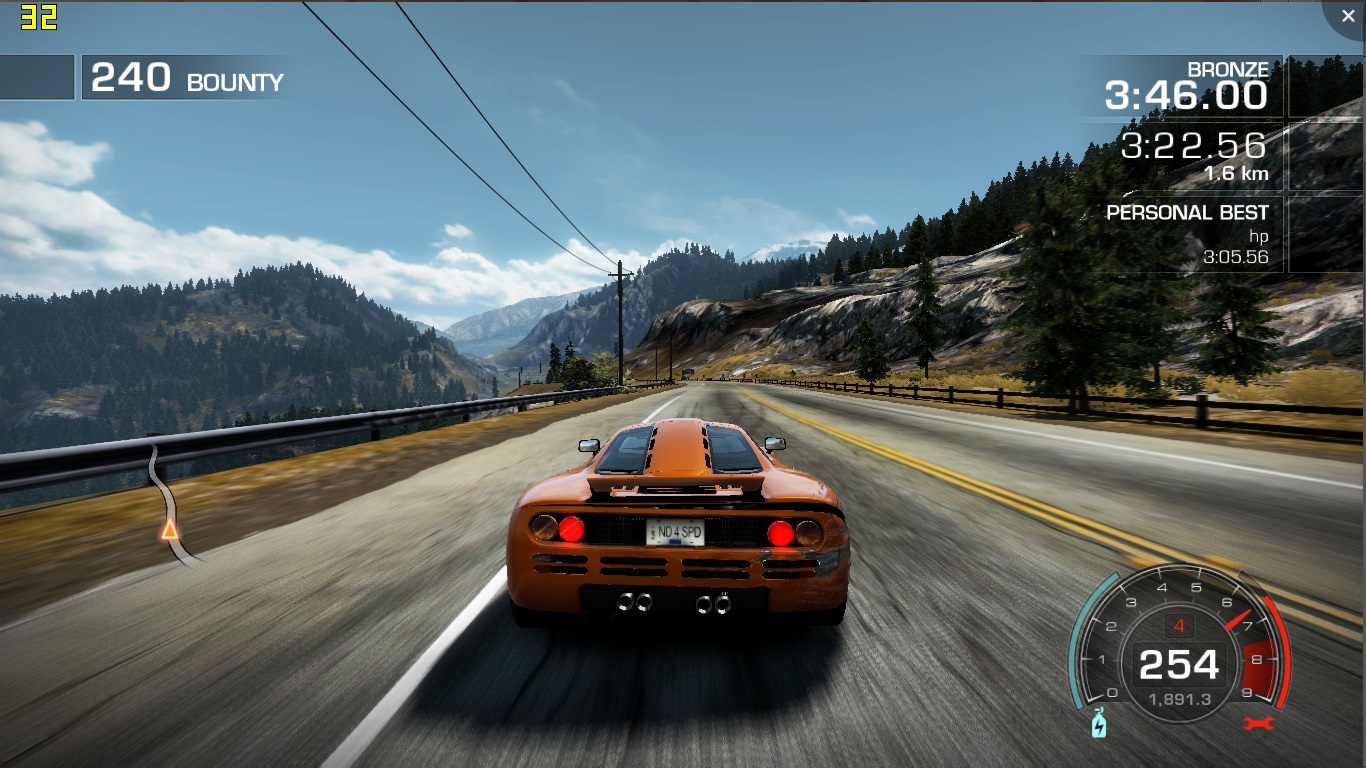Open the Personal Best record panel
1366x768 pixels.
coord(1186,234)
